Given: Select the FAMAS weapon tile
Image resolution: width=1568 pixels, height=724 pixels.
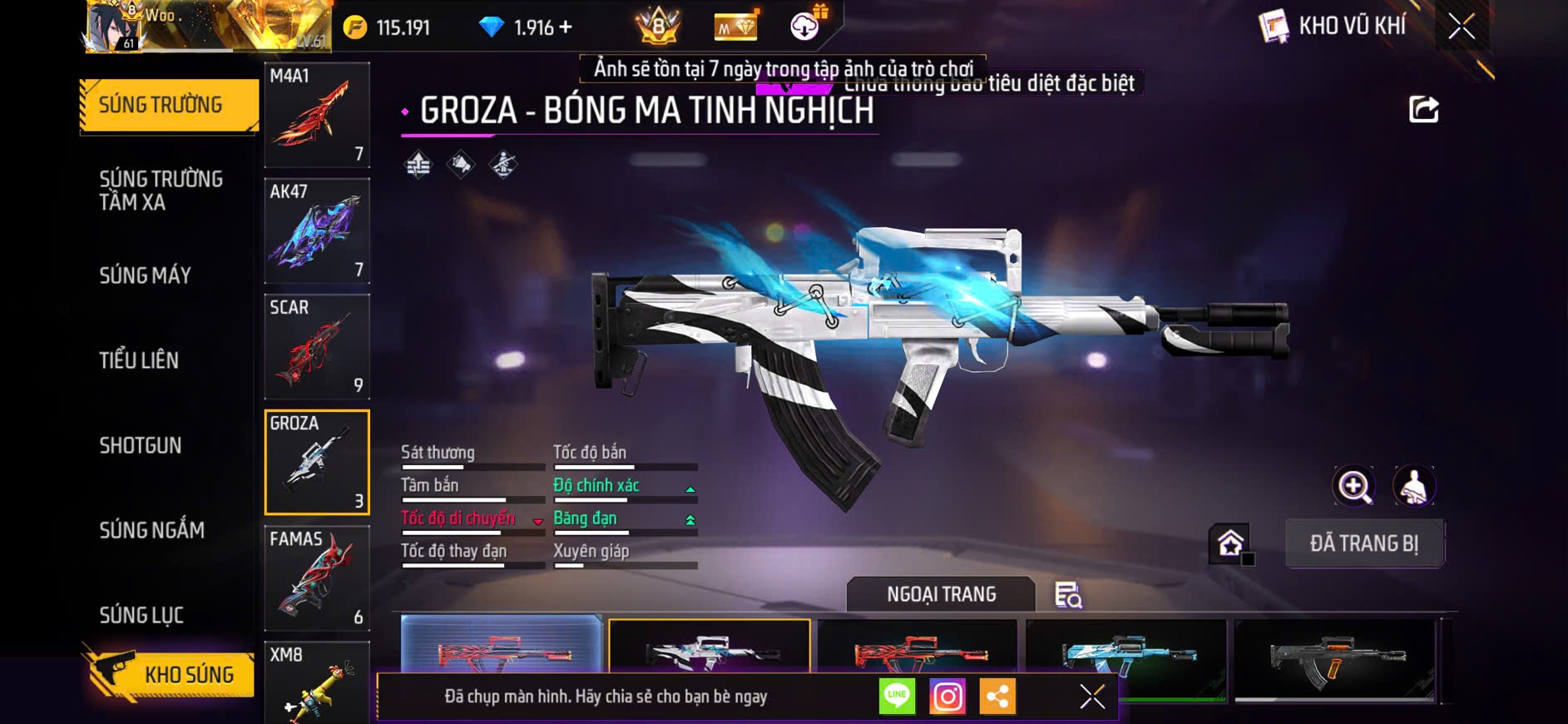Looking at the screenshot, I should point(317,578).
